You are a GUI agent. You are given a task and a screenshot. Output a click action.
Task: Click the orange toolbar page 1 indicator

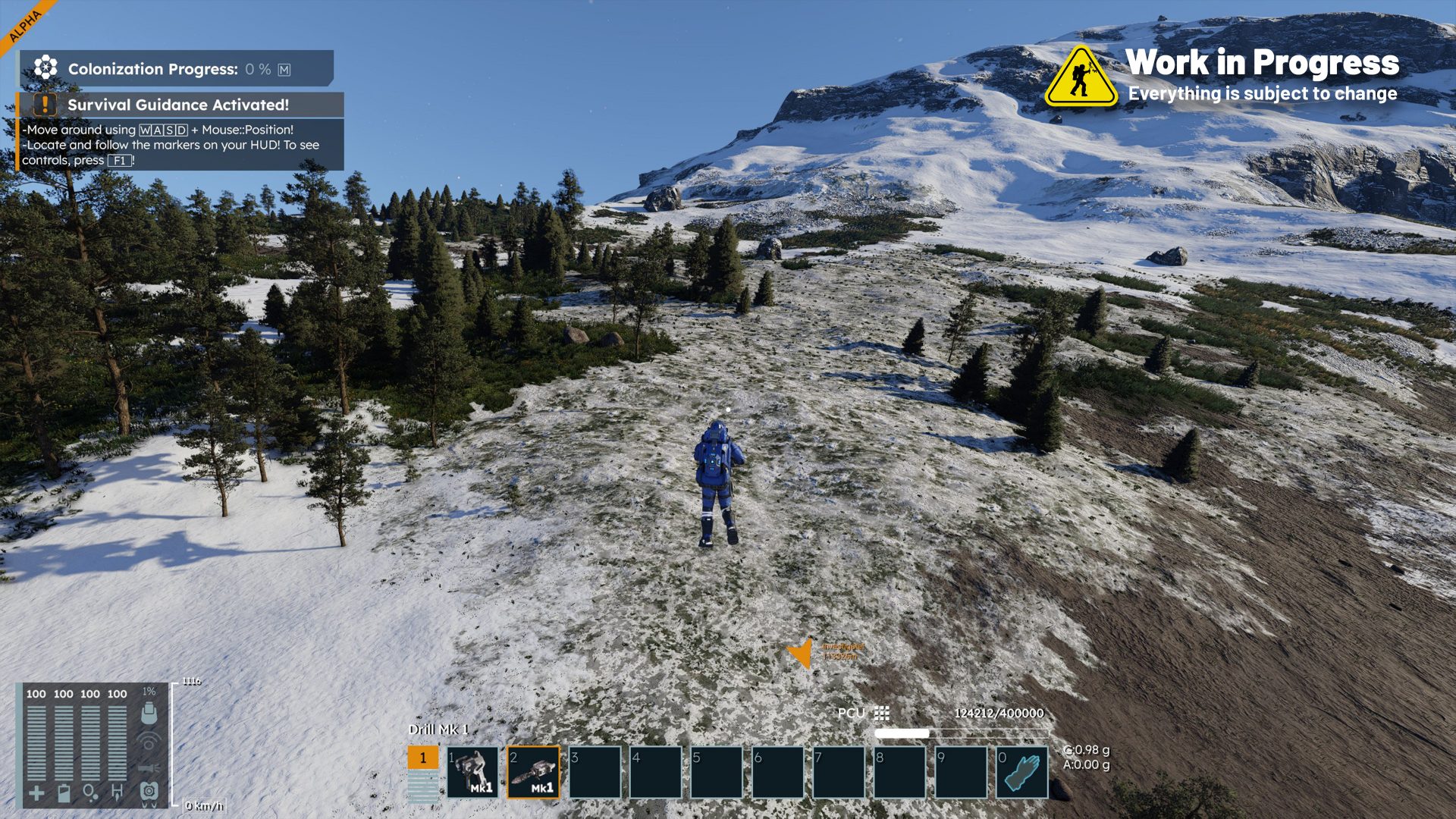[423, 758]
